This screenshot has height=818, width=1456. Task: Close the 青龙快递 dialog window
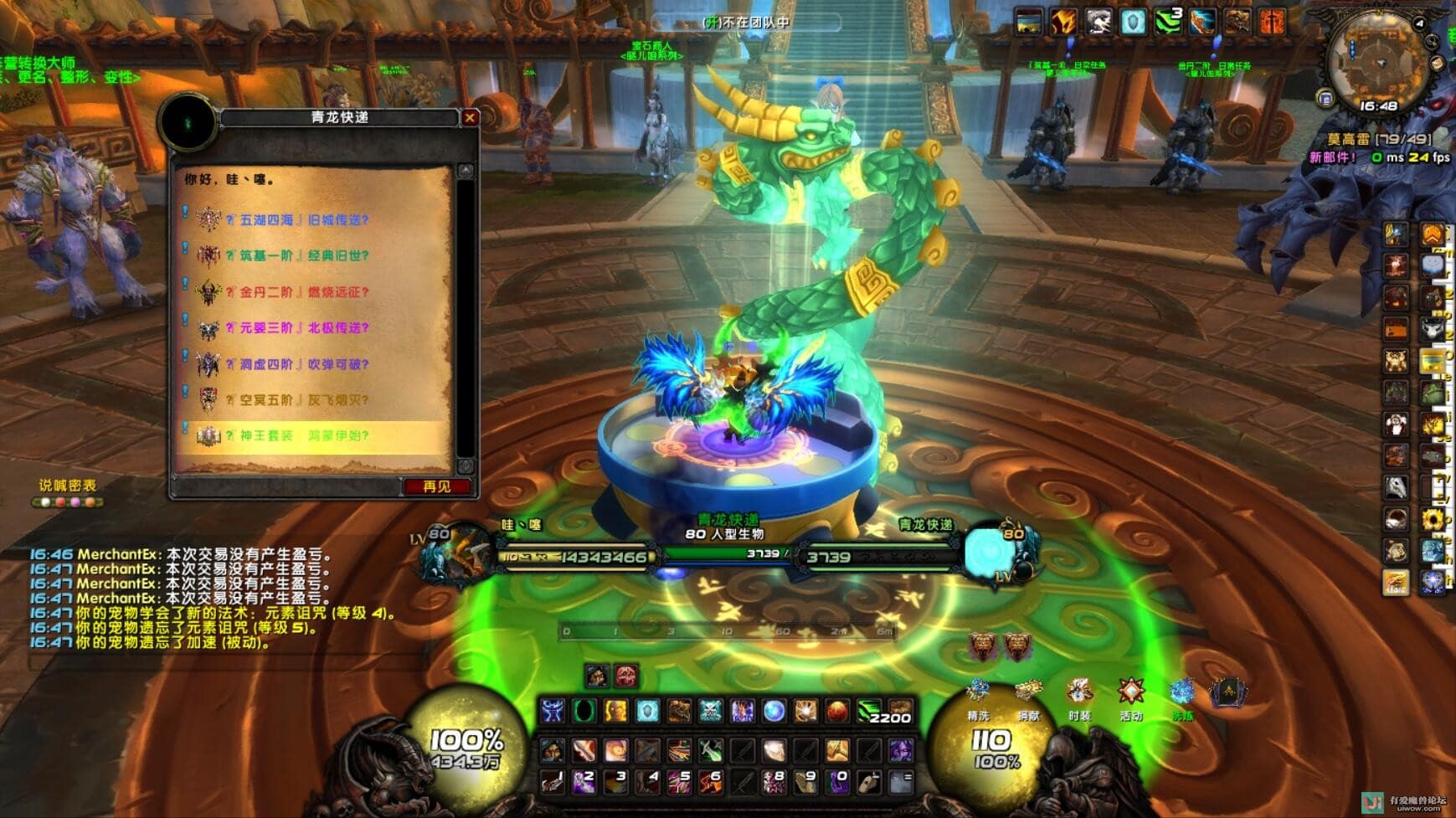[470, 118]
